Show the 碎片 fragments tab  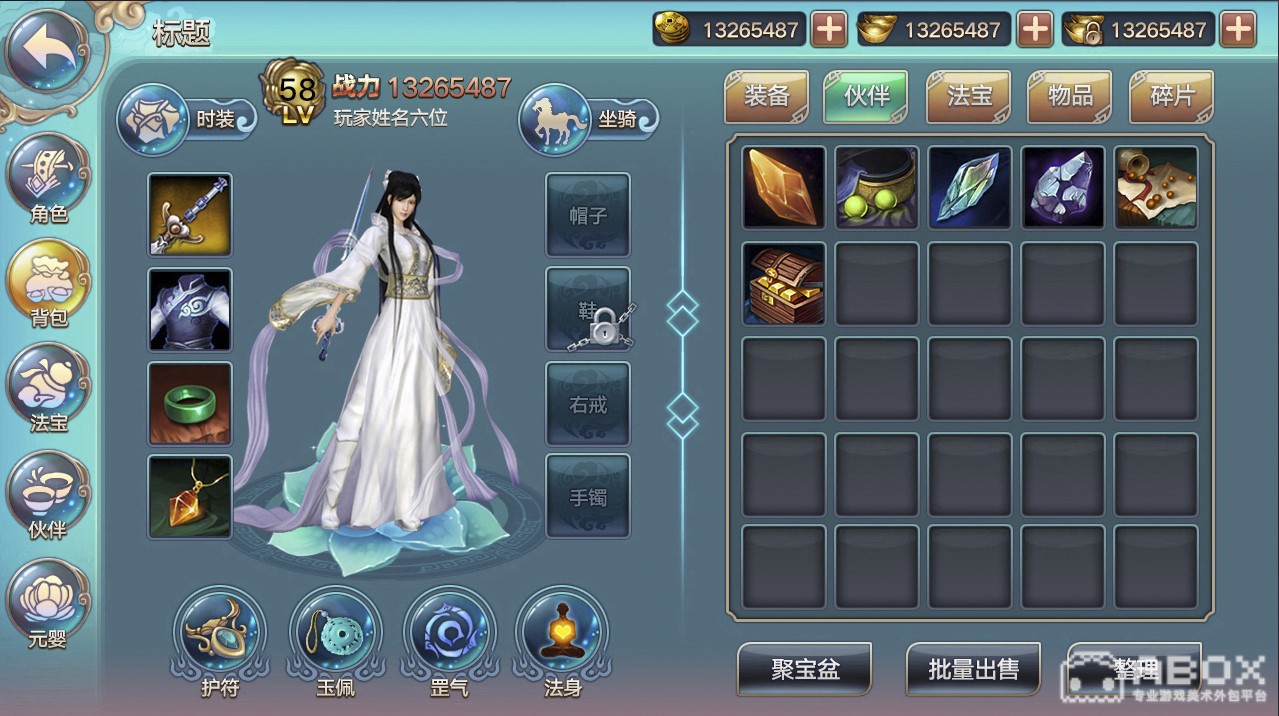pos(1171,96)
